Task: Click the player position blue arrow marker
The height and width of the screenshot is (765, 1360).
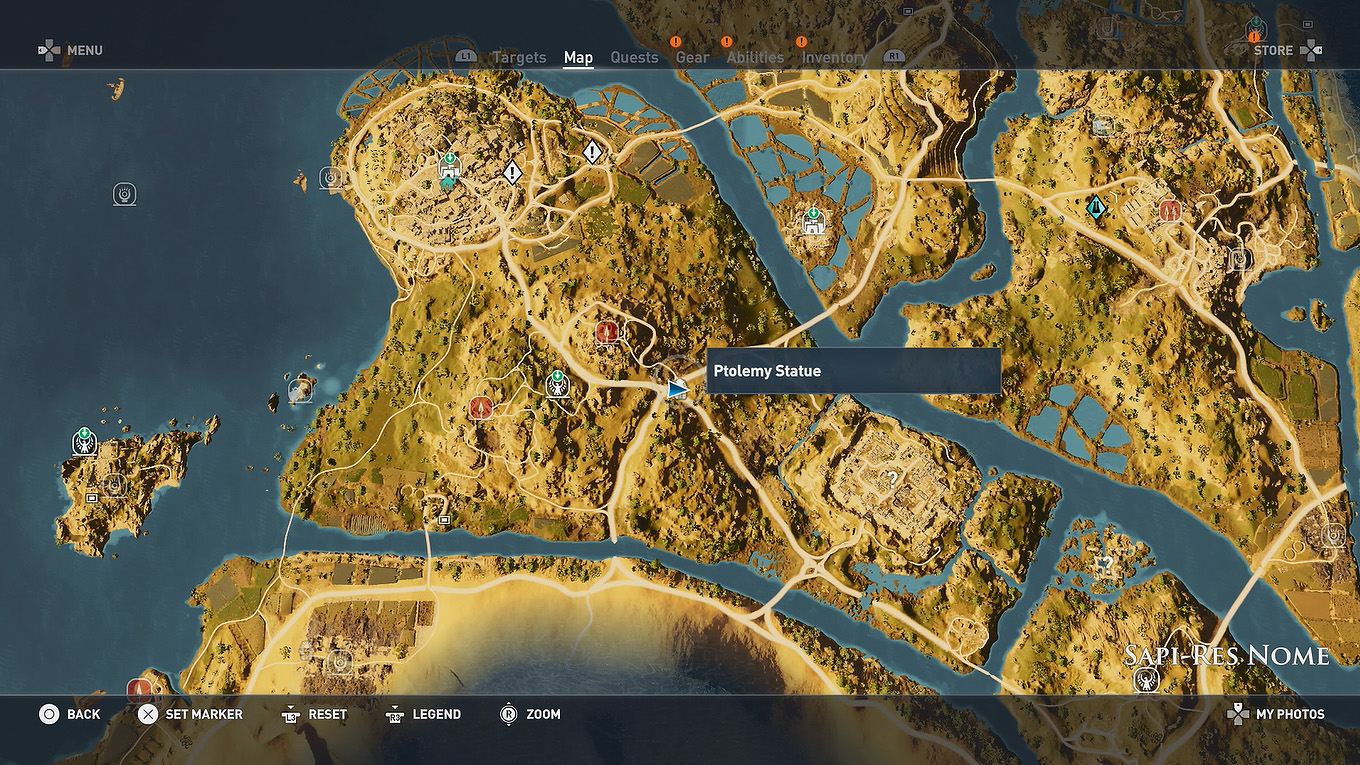Action: 677,387
